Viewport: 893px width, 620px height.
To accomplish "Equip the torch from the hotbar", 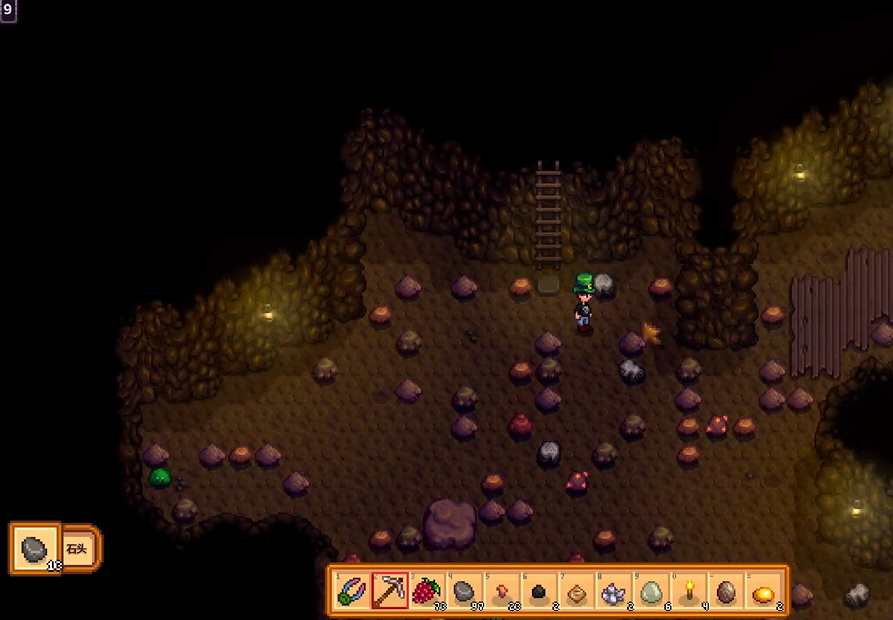I will (690, 591).
